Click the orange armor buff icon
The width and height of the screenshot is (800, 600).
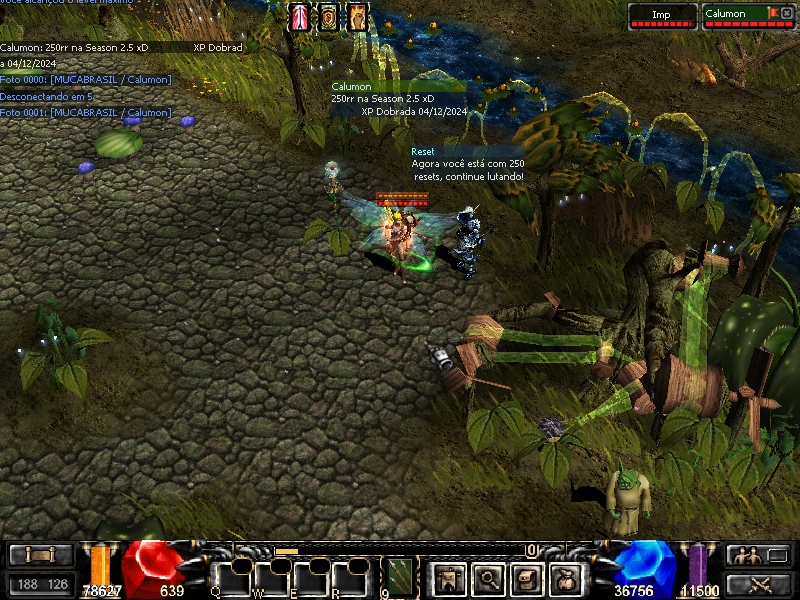pyautogui.click(x=357, y=17)
